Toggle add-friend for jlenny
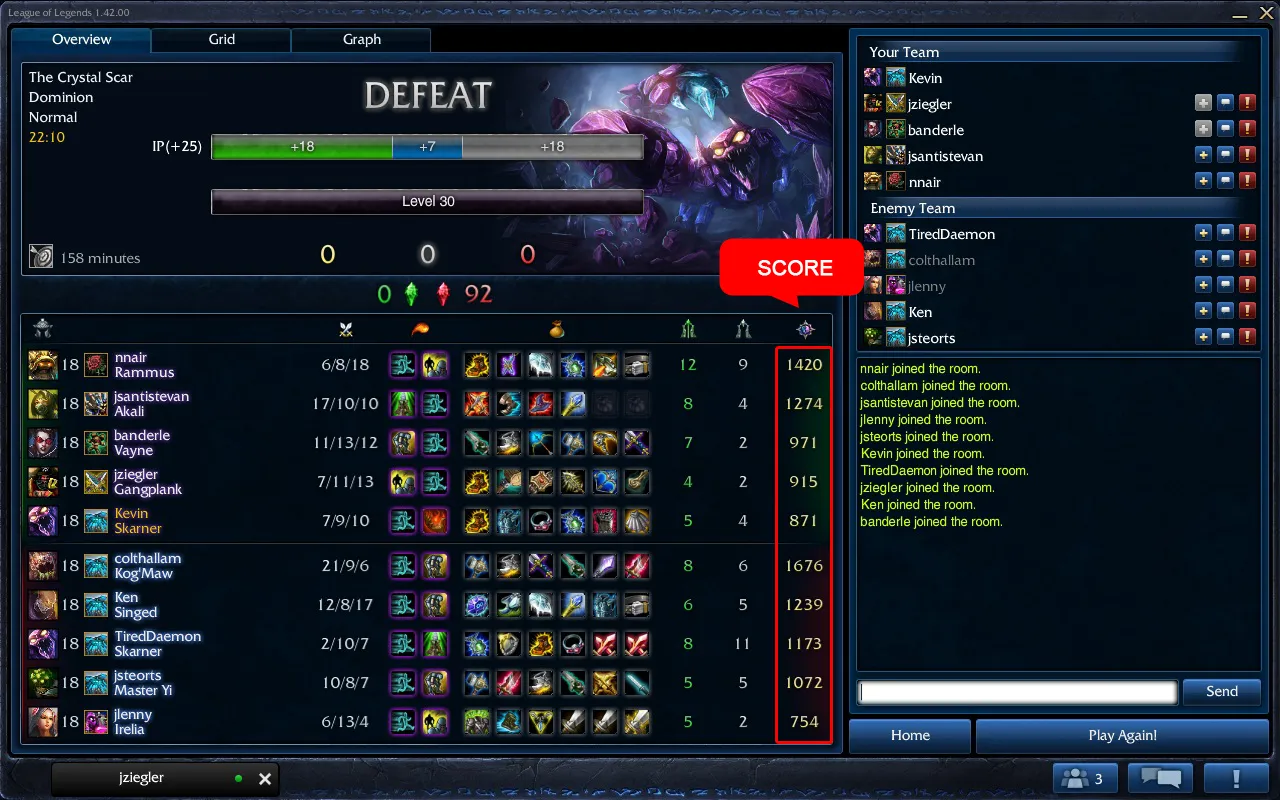Screen dimensions: 1280x800 [x=1204, y=284]
